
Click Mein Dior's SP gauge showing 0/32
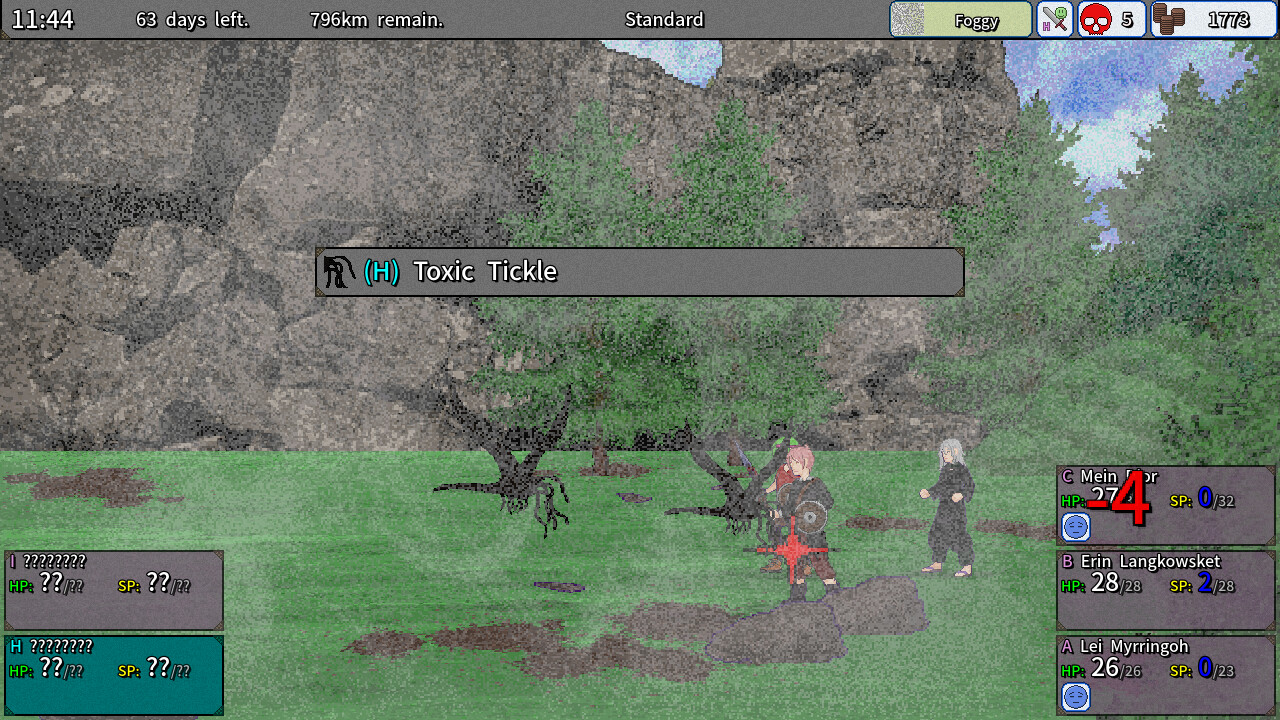click(1200, 500)
